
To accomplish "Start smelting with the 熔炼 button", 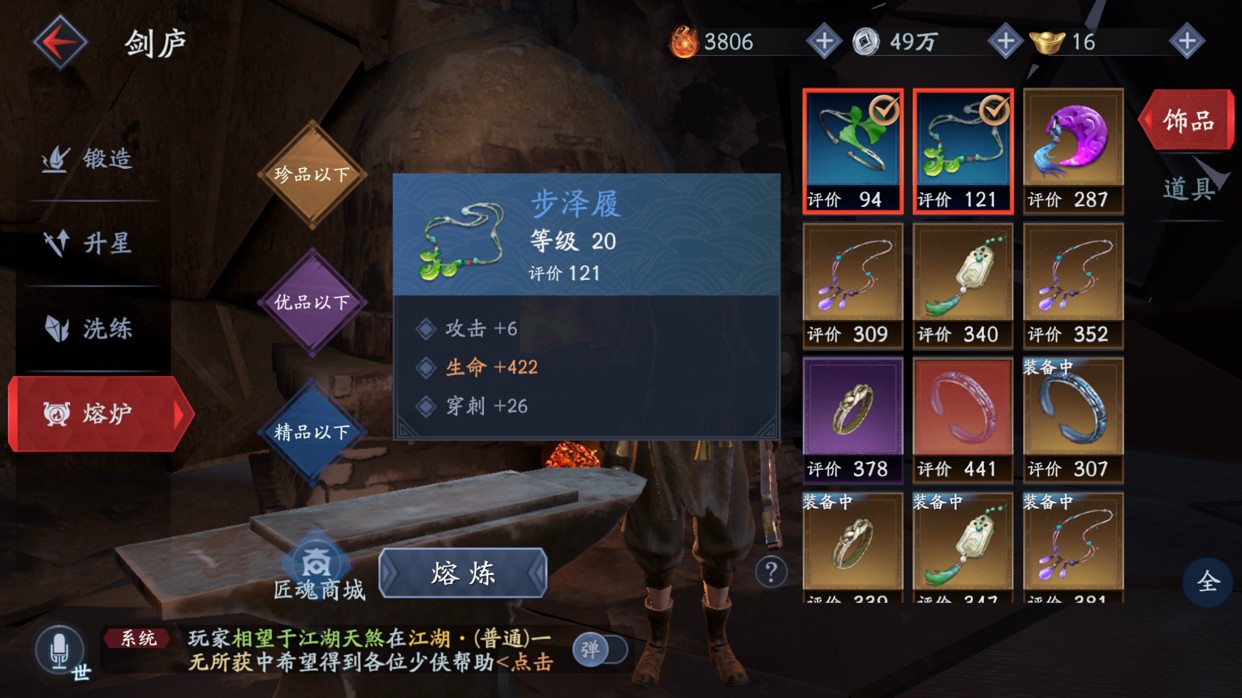I will pyautogui.click(x=463, y=573).
